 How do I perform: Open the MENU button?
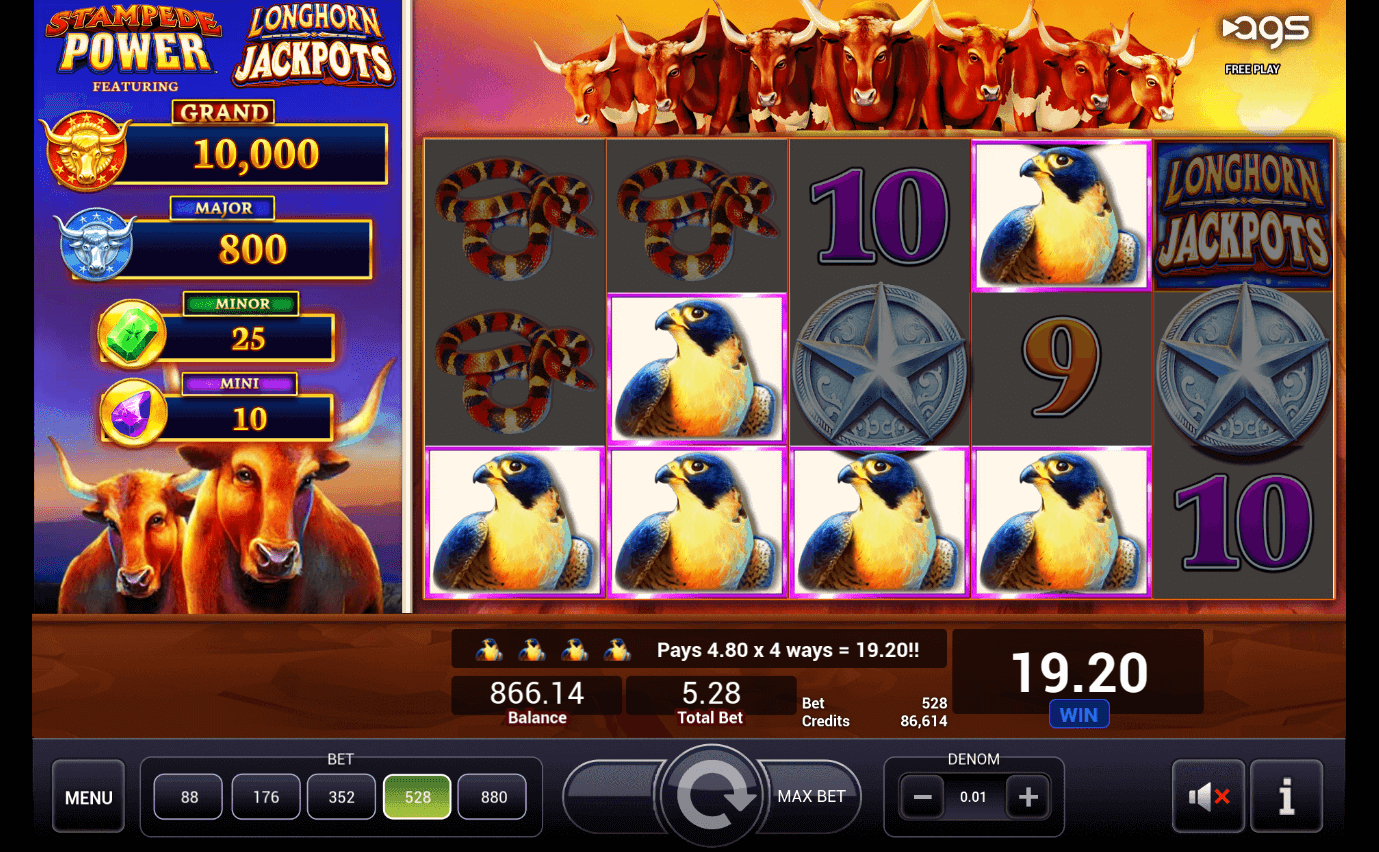click(88, 797)
